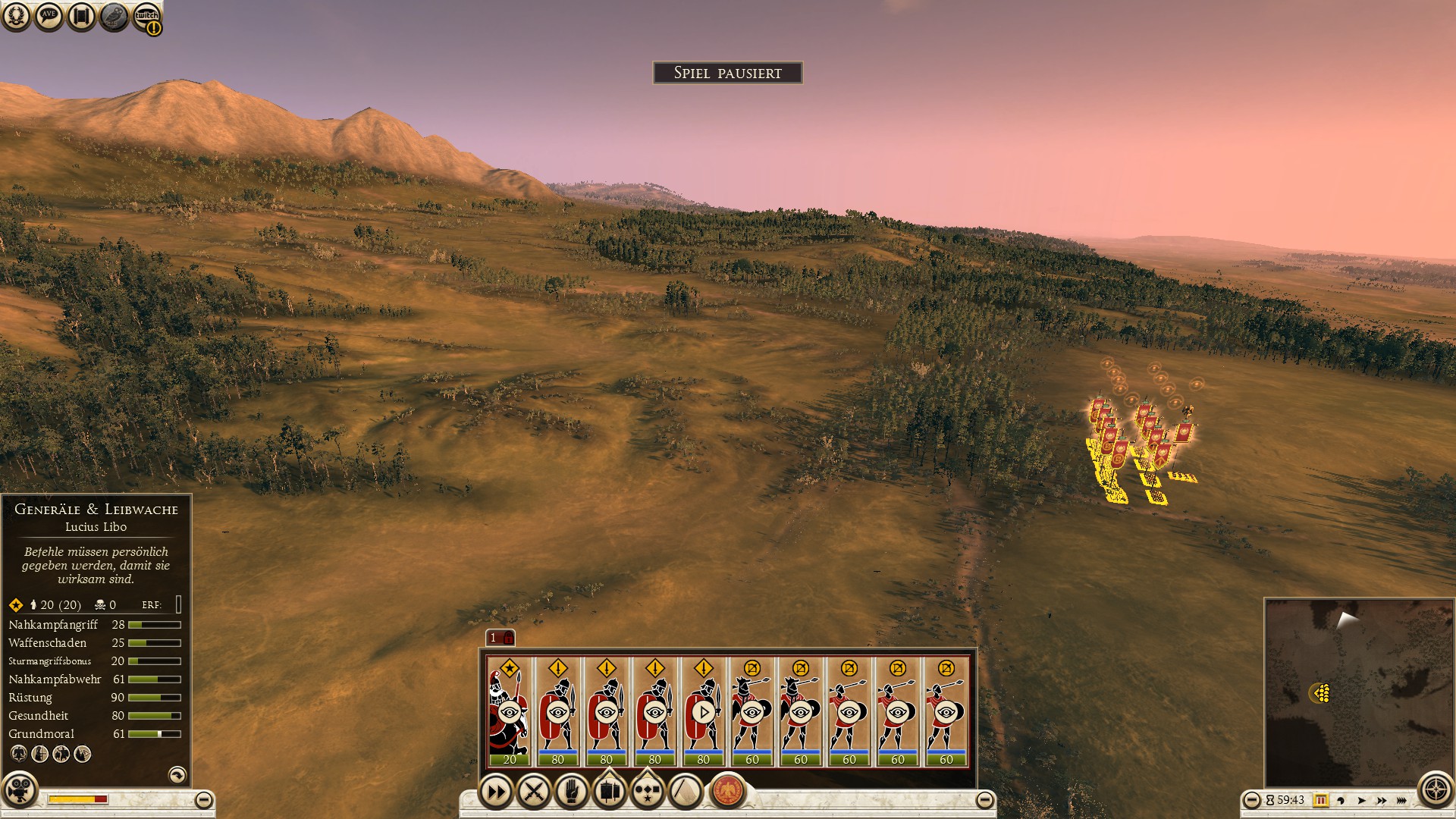Open the banner group formations button
Screen dimensions: 1456x819
coord(610,791)
